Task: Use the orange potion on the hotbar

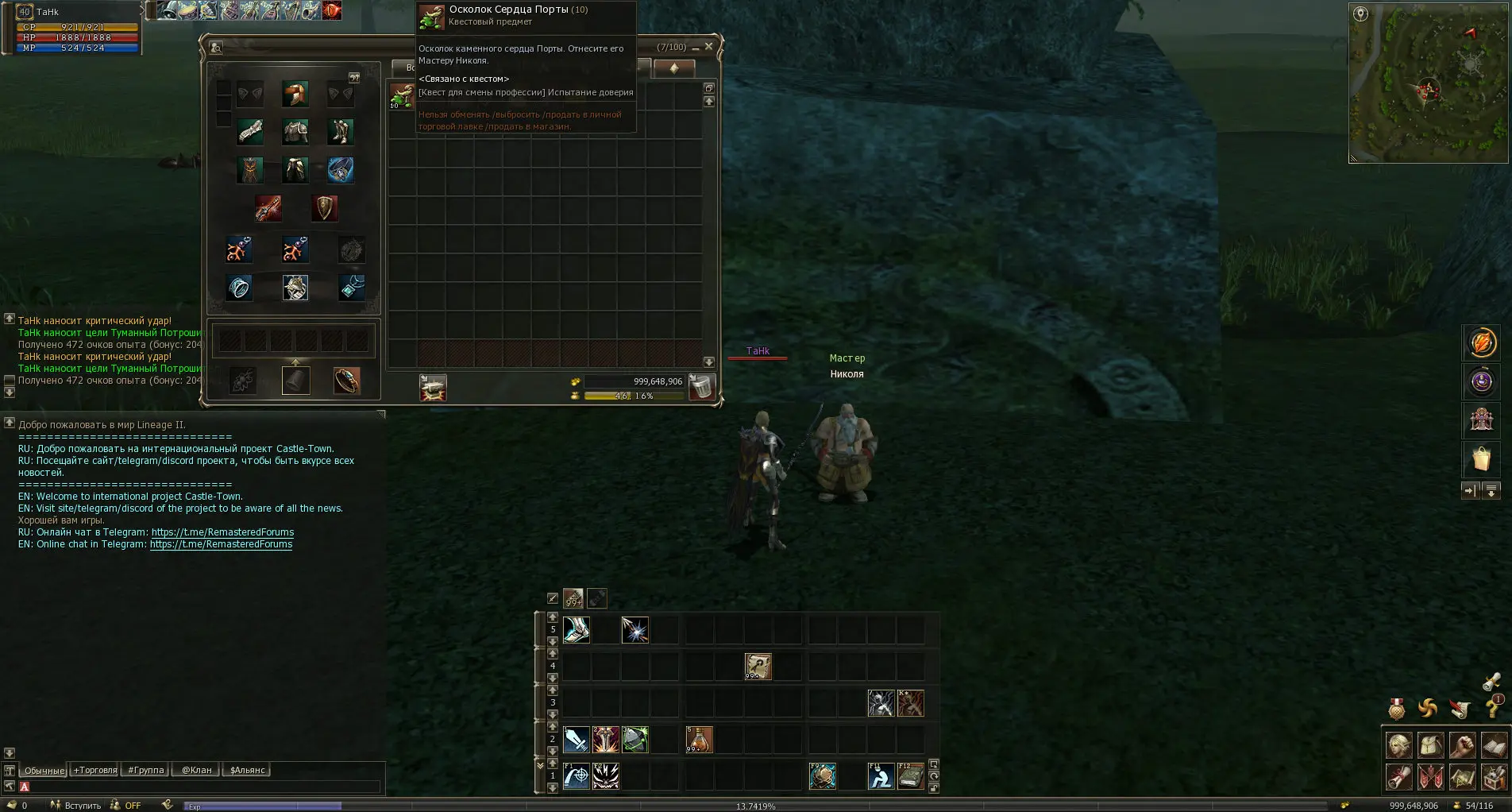Action: (699, 740)
